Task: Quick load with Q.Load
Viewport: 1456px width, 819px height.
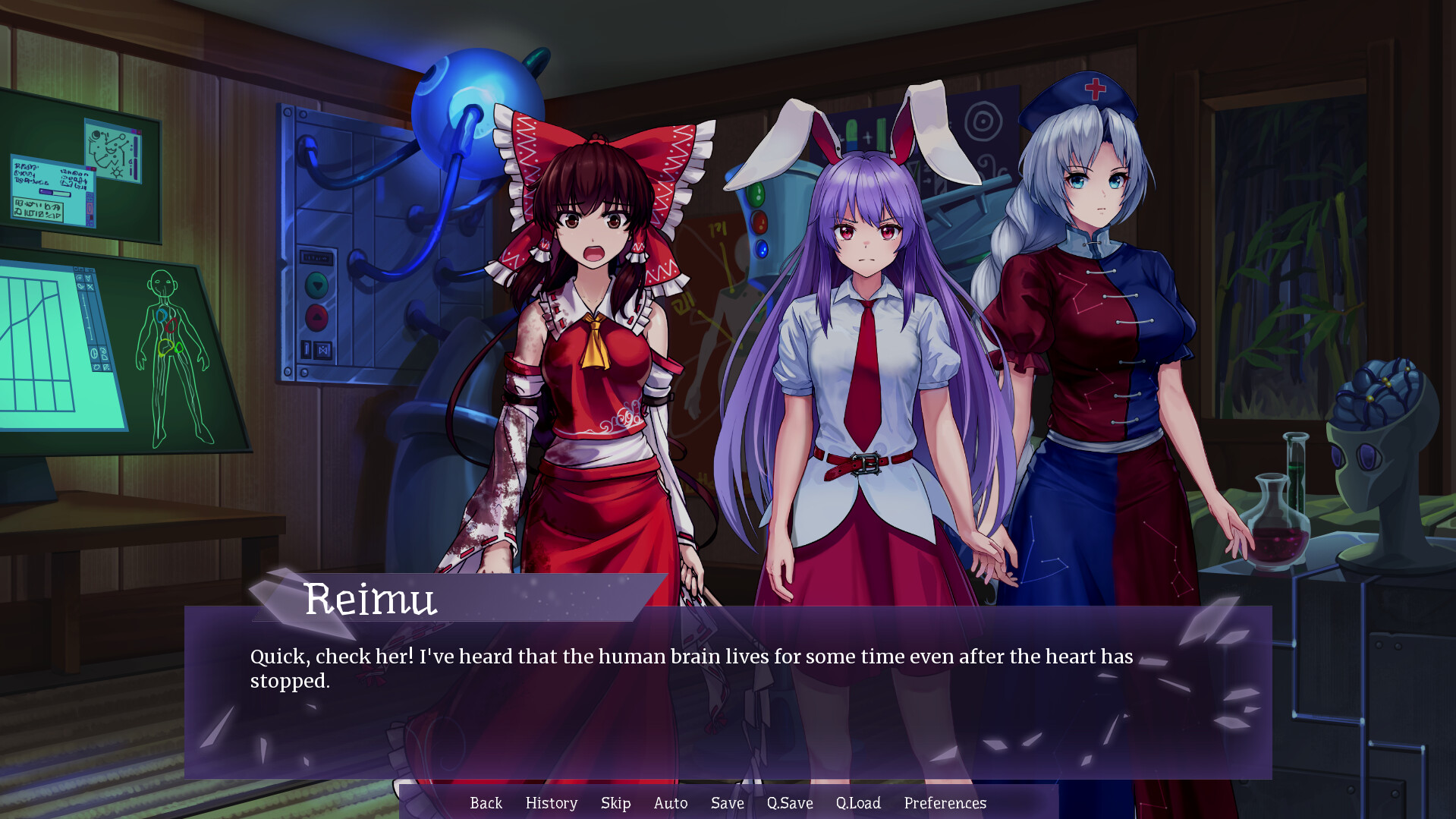Action: point(857,803)
